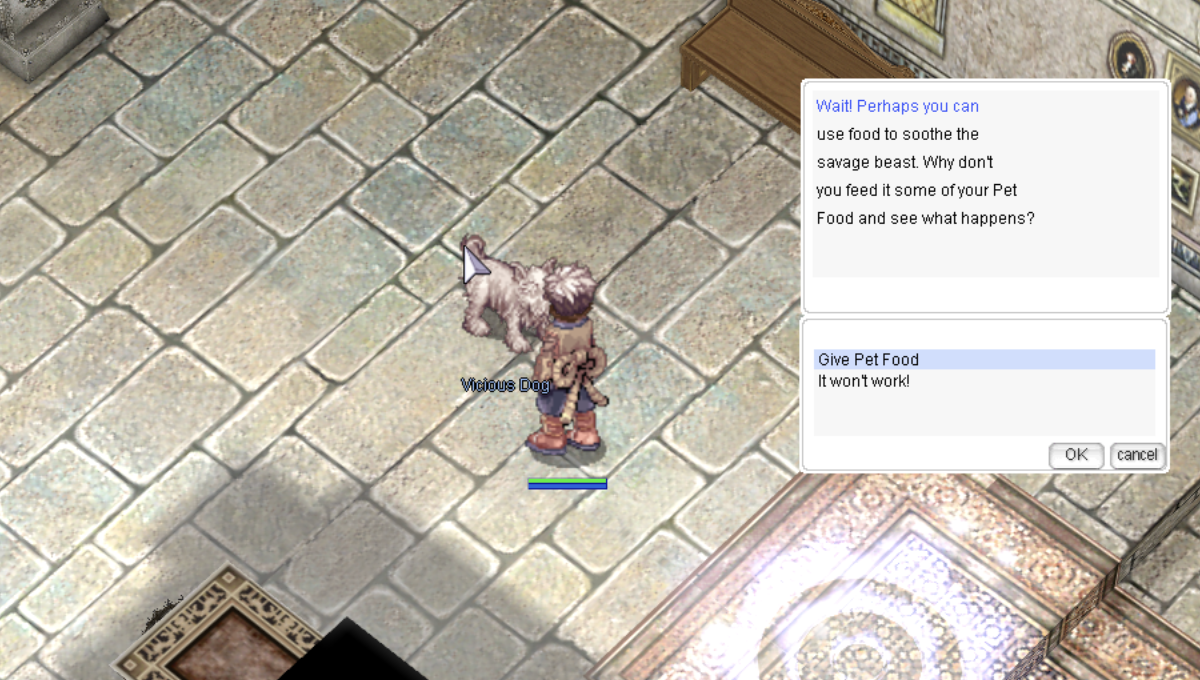Viewport: 1200px width, 680px height.
Task: Click the cancel button in dialogue
Action: click(x=1137, y=455)
